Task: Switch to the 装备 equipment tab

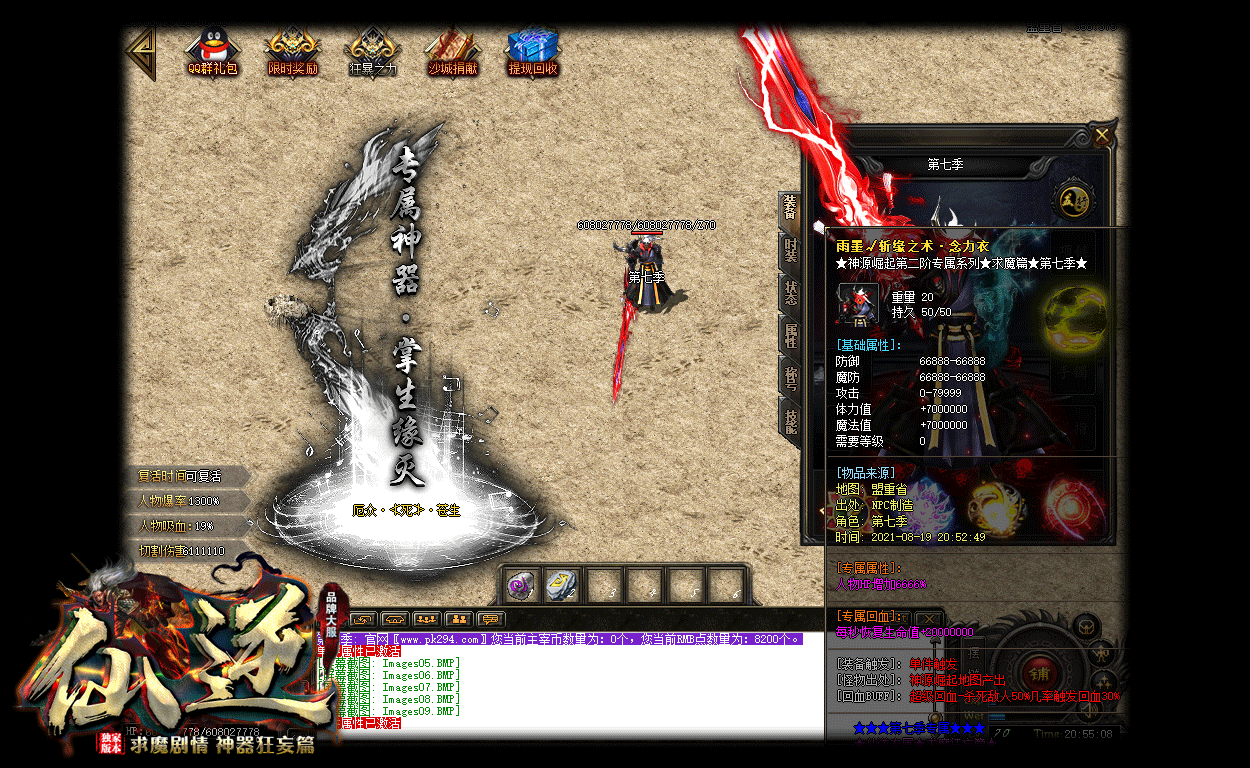Action: [790, 208]
